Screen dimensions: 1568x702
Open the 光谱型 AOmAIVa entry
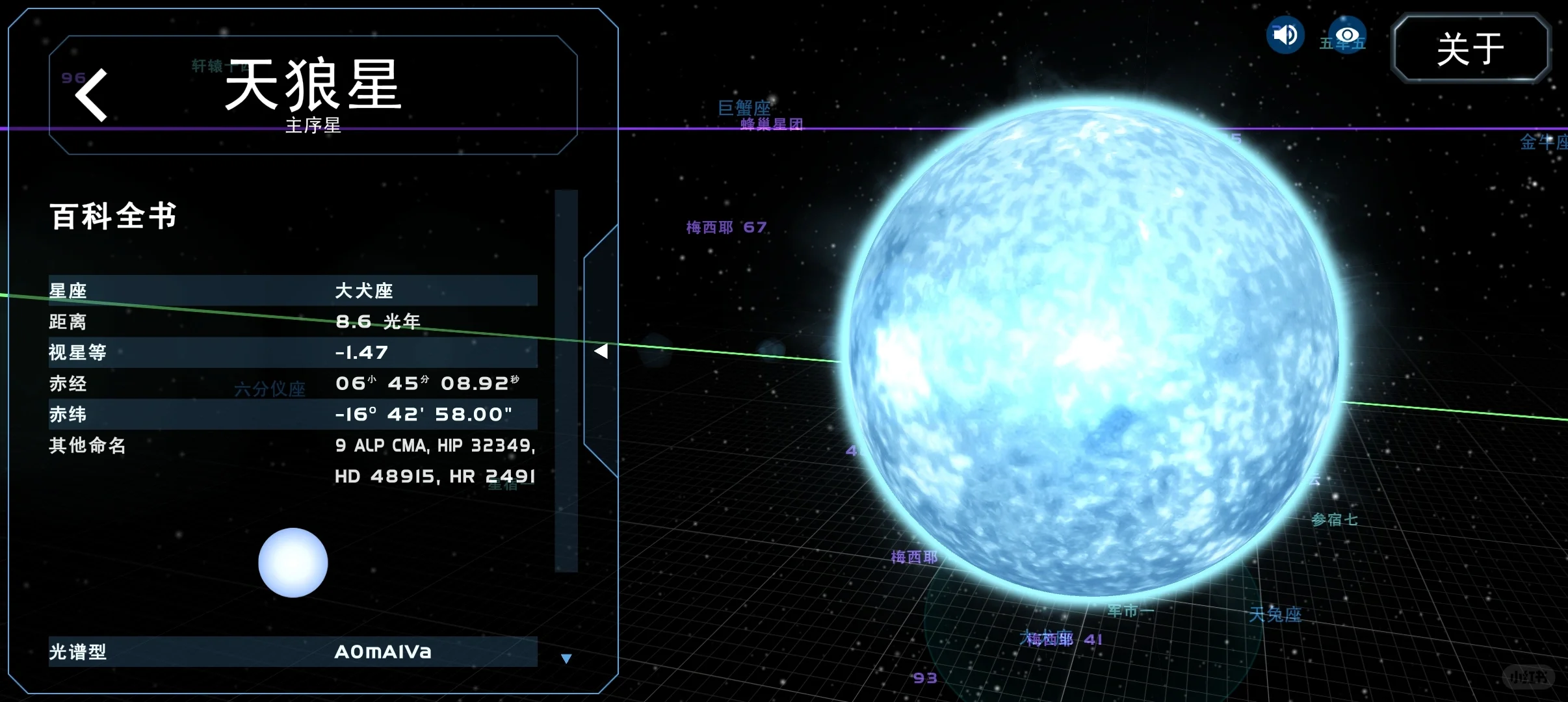(x=382, y=652)
